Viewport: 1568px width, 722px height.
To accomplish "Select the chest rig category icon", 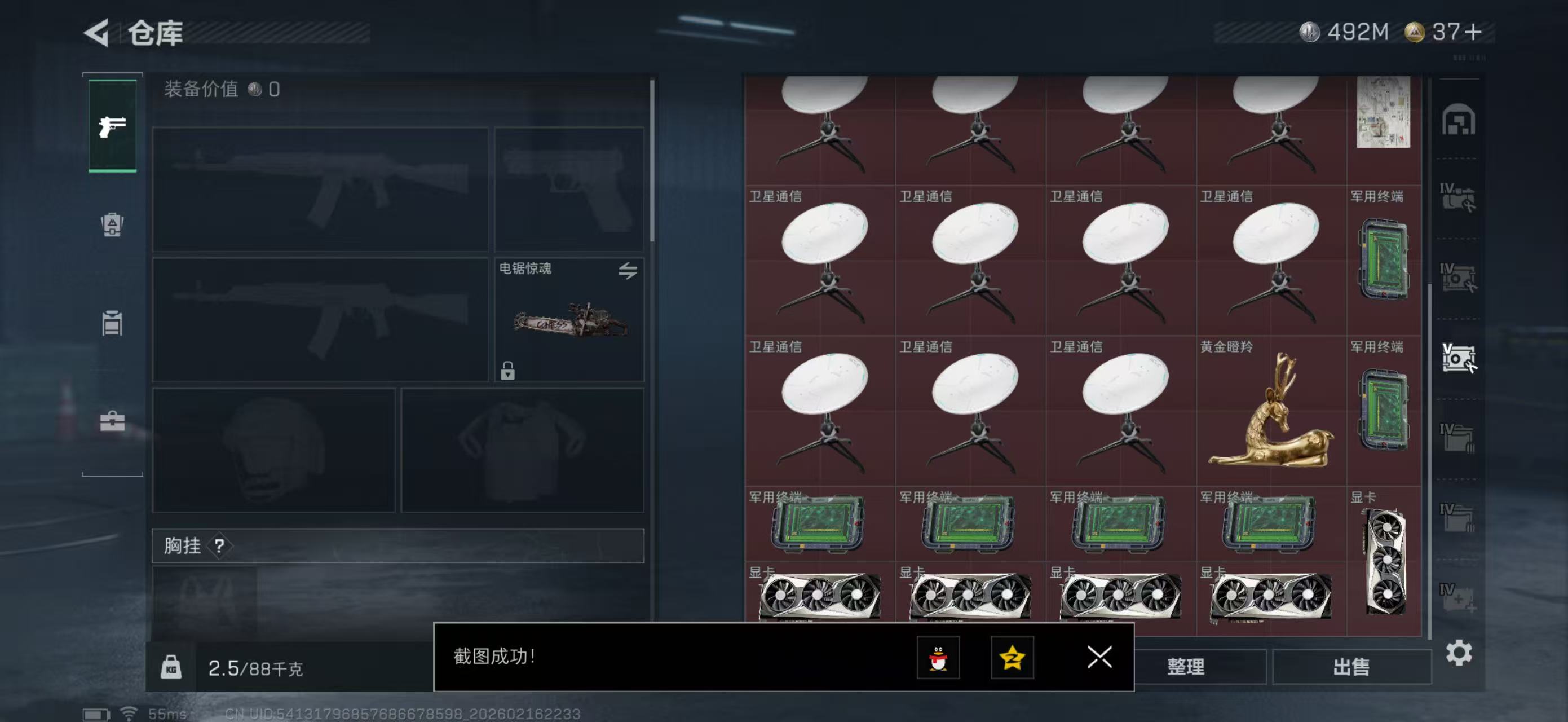I will tap(113, 324).
